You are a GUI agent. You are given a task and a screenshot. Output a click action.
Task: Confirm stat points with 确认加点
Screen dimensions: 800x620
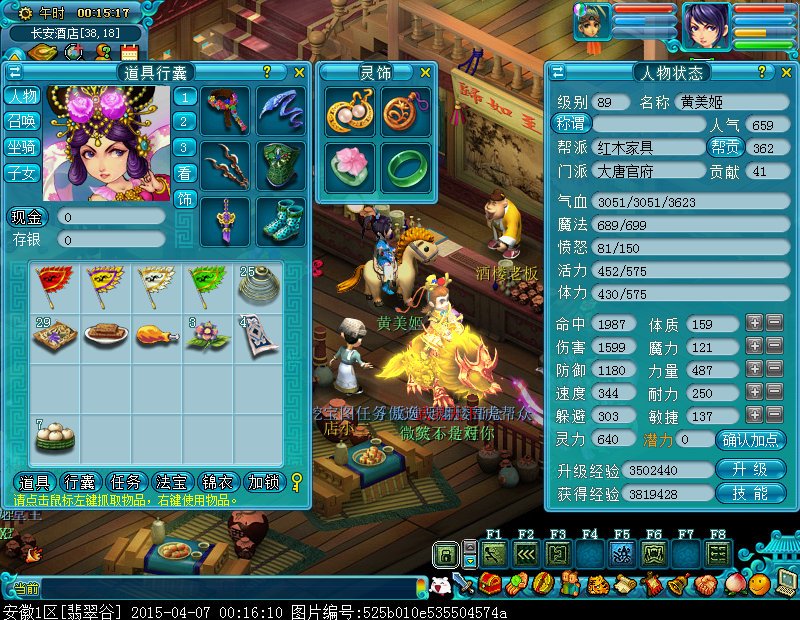(750, 440)
